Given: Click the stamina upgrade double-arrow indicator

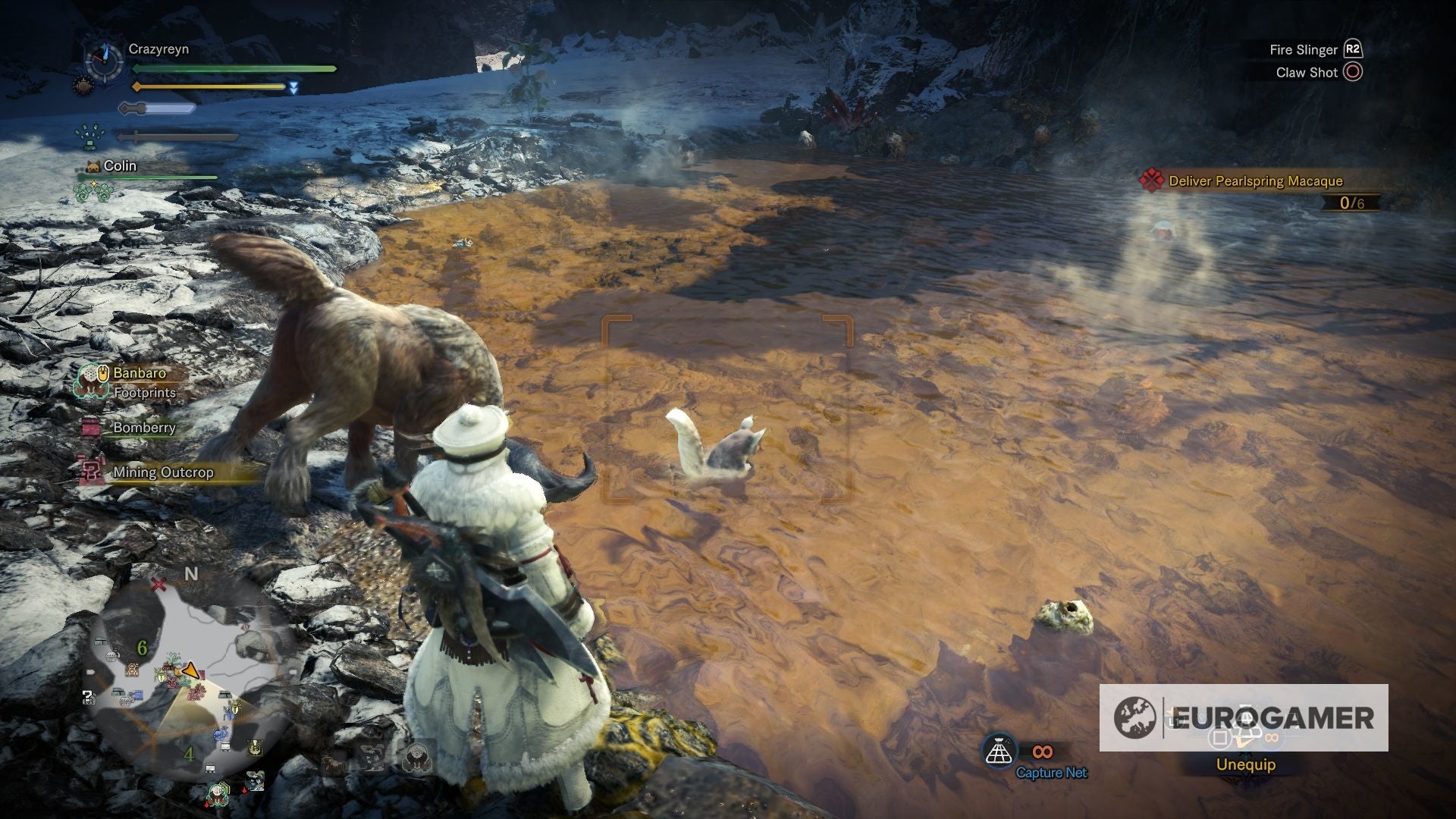Looking at the screenshot, I should pos(293,88).
